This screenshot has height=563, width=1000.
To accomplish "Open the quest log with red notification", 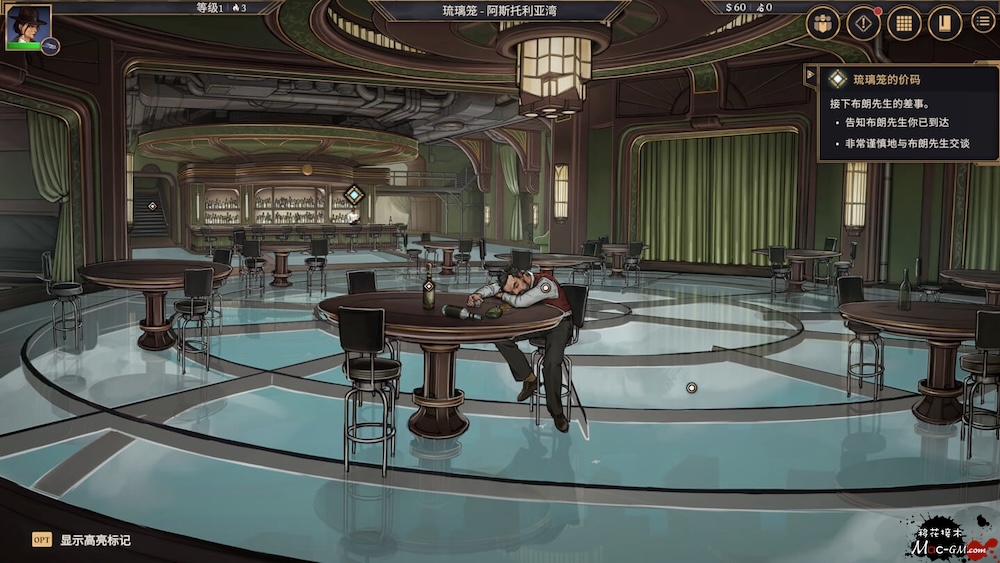I will [x=863, y=23].
